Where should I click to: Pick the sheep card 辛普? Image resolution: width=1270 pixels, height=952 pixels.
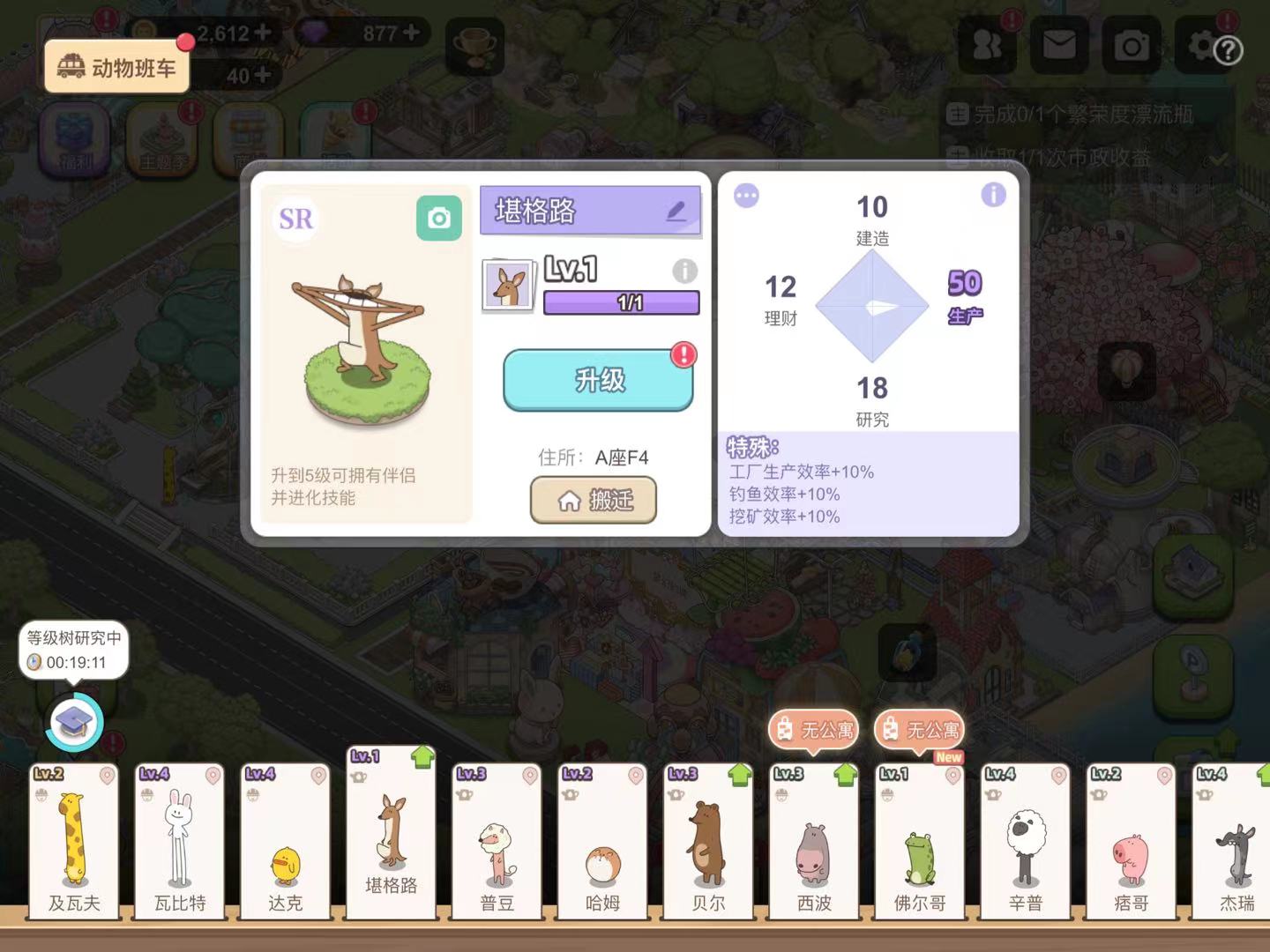[1026, 842]
